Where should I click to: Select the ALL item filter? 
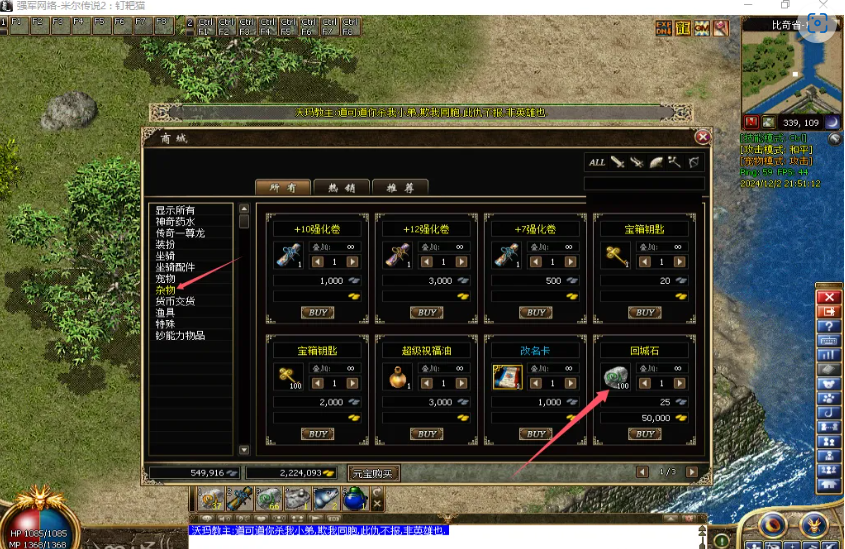tap(597, 162)
